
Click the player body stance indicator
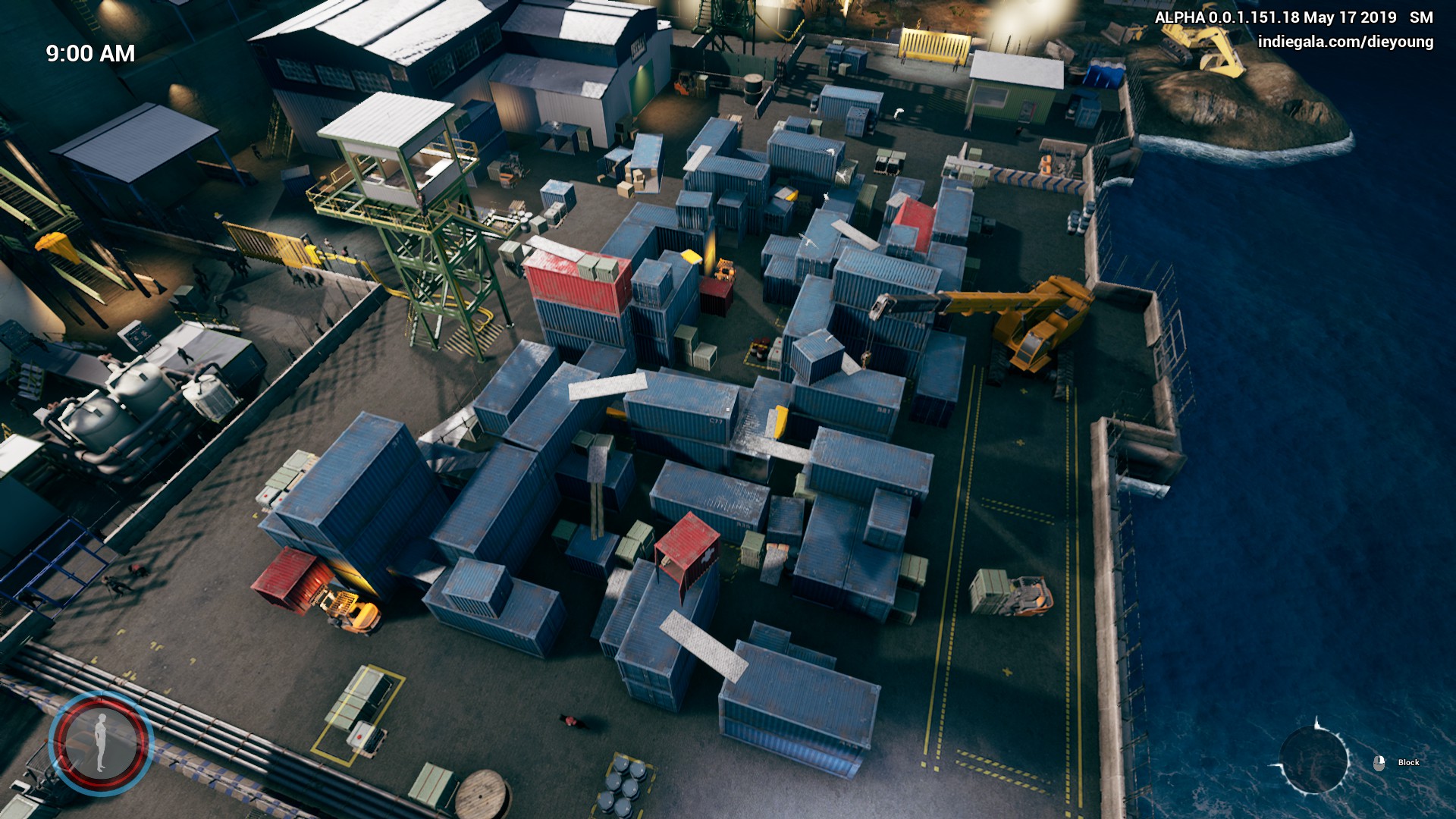pyautogui.click(x=101, y=742)
